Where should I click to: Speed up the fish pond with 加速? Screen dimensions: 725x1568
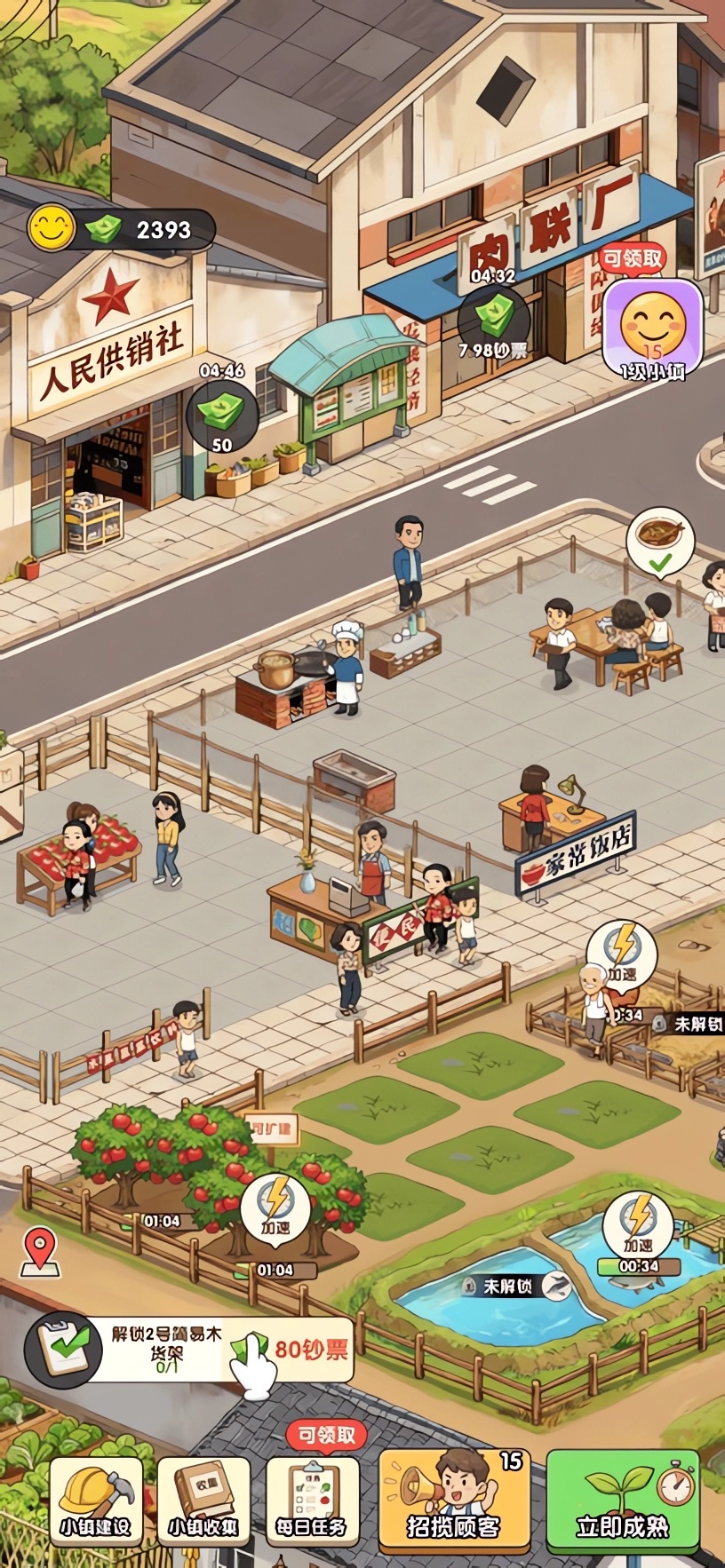point(638,1224)
